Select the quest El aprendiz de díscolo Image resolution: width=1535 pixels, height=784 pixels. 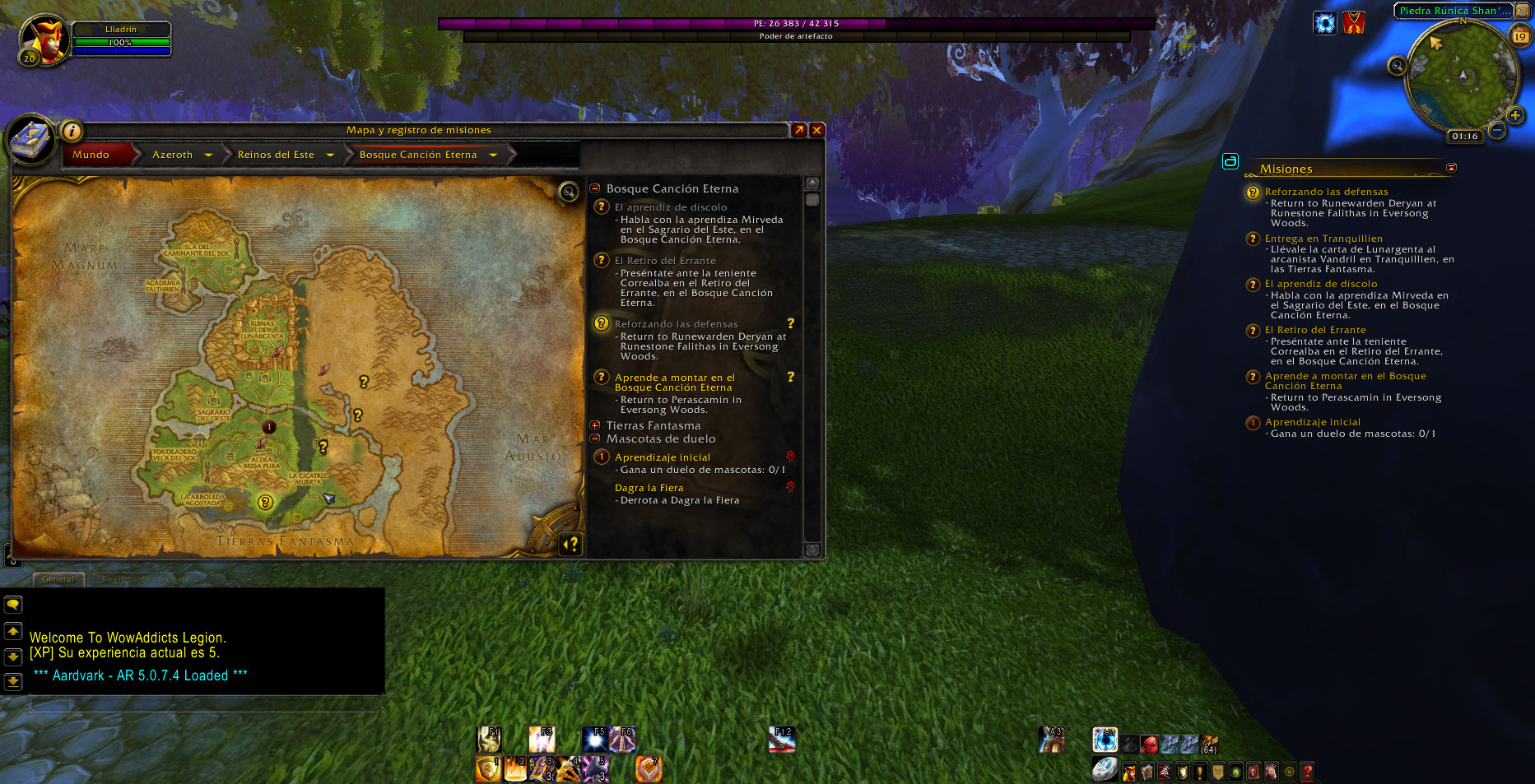coord(671,207)
